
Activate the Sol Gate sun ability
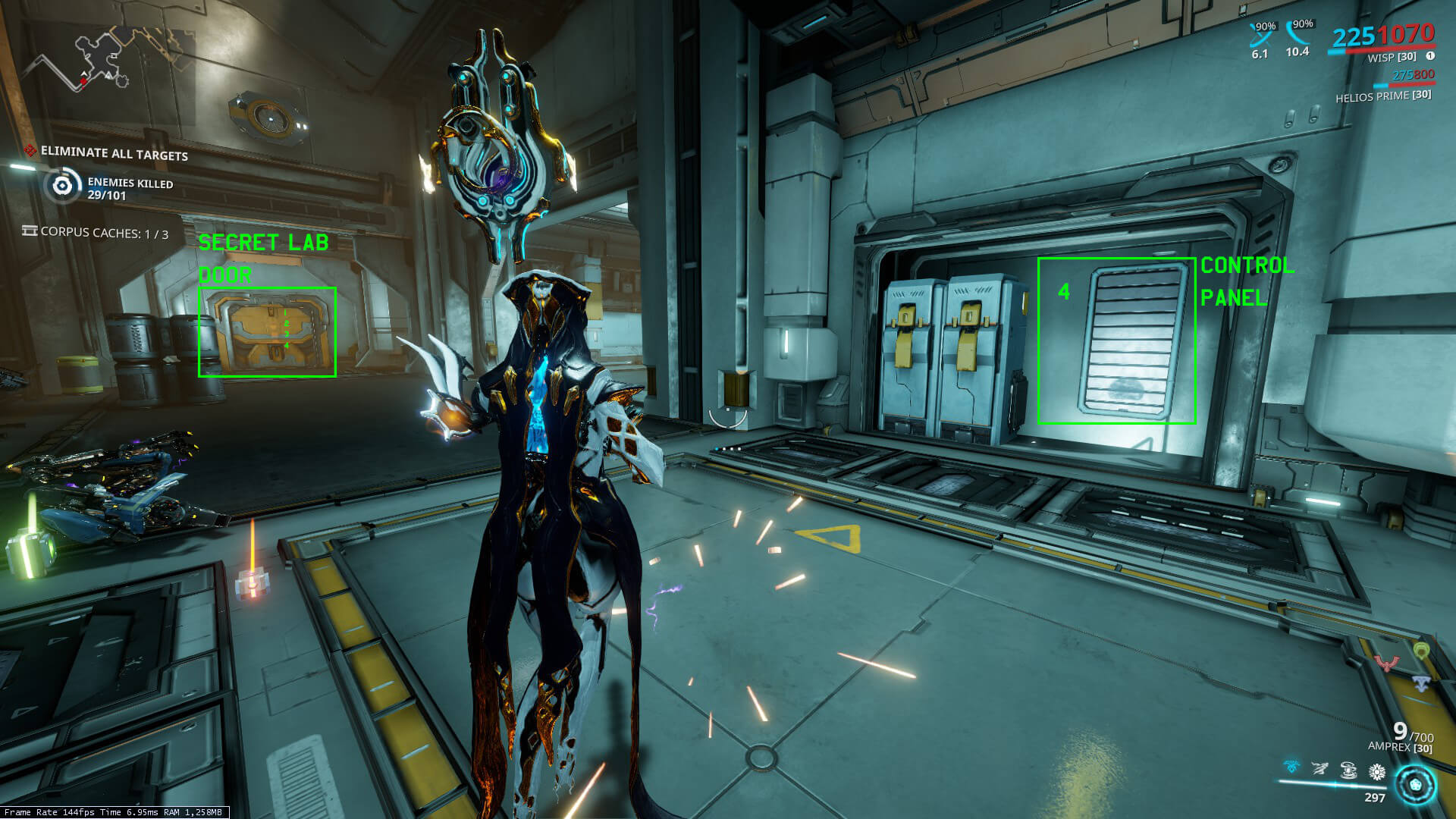[x=1377, y=772]
